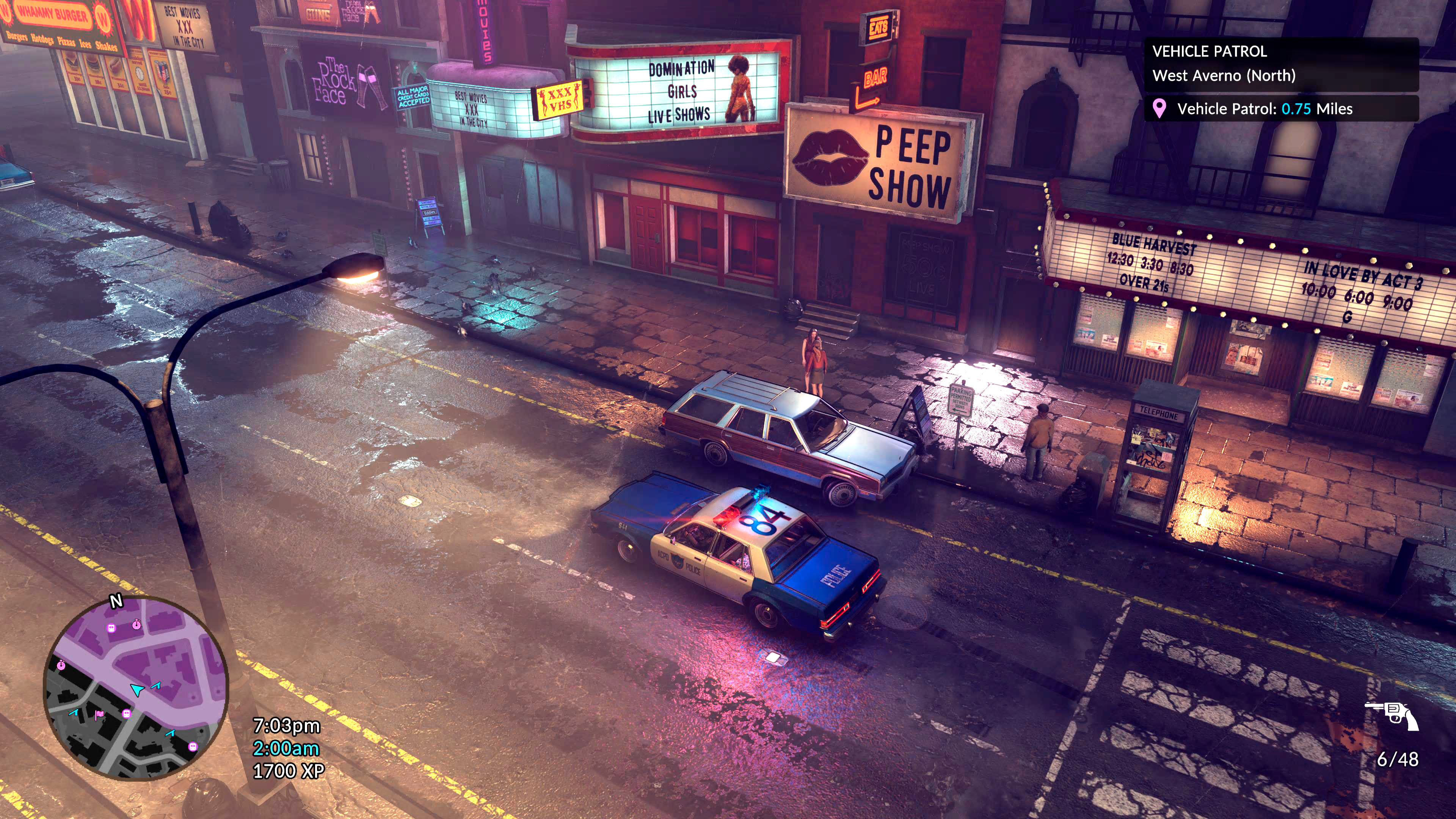Click the second stopwatch icon near the minimap top

61,665
